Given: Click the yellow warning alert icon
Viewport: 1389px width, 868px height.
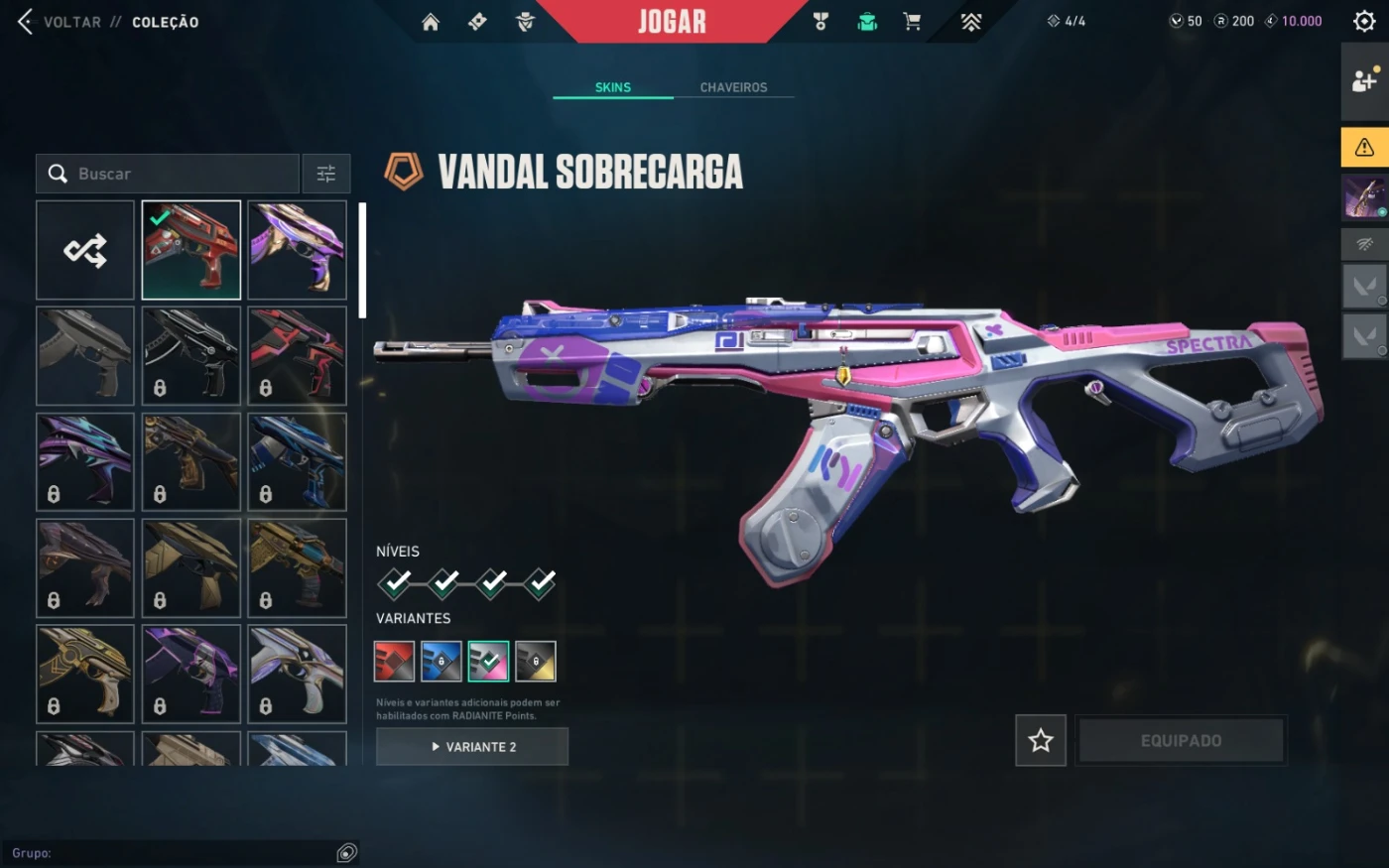Looking at the screenshot, I should tap(1364, 147).
